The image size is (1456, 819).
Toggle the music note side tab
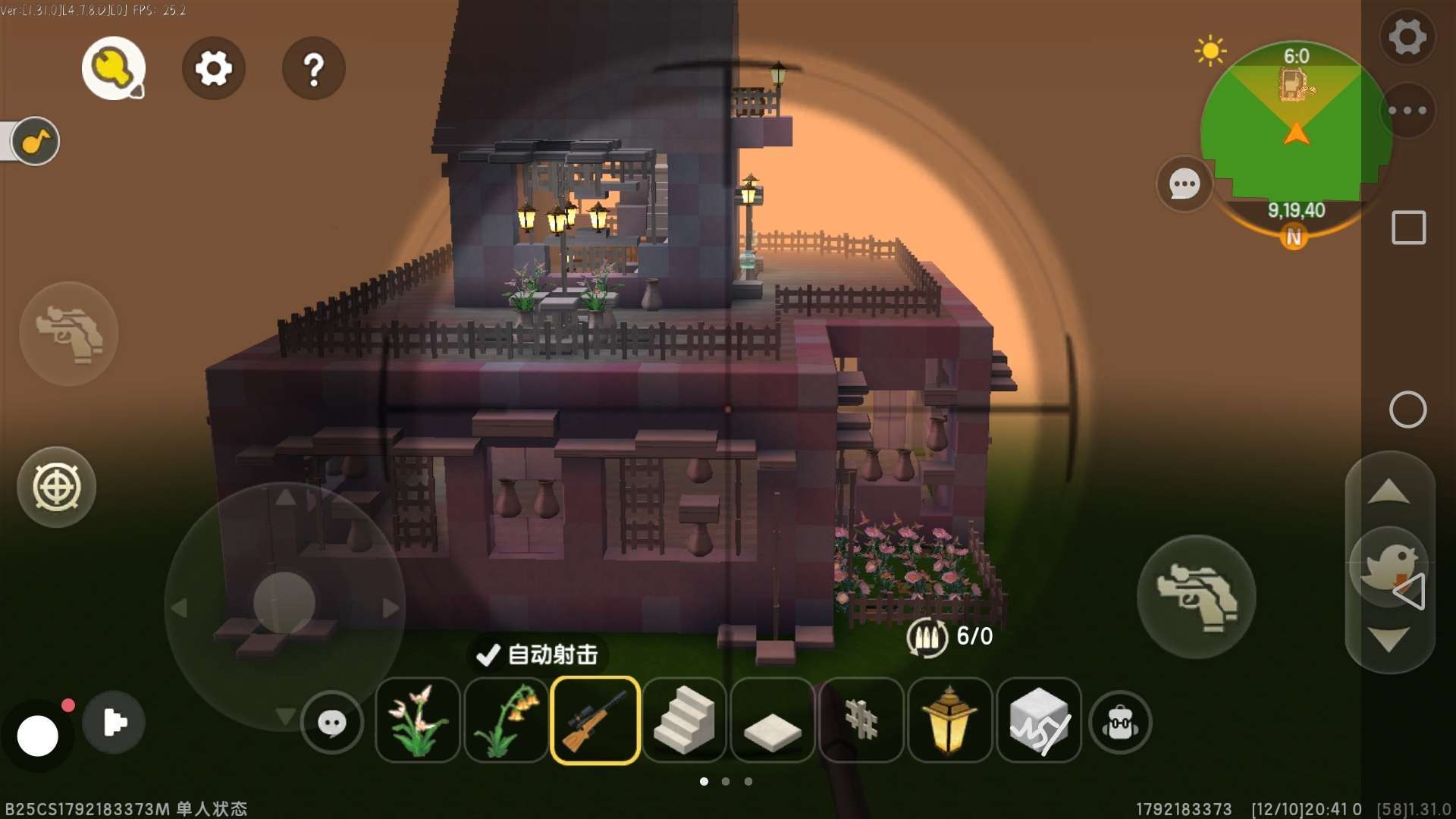[35, 141]
